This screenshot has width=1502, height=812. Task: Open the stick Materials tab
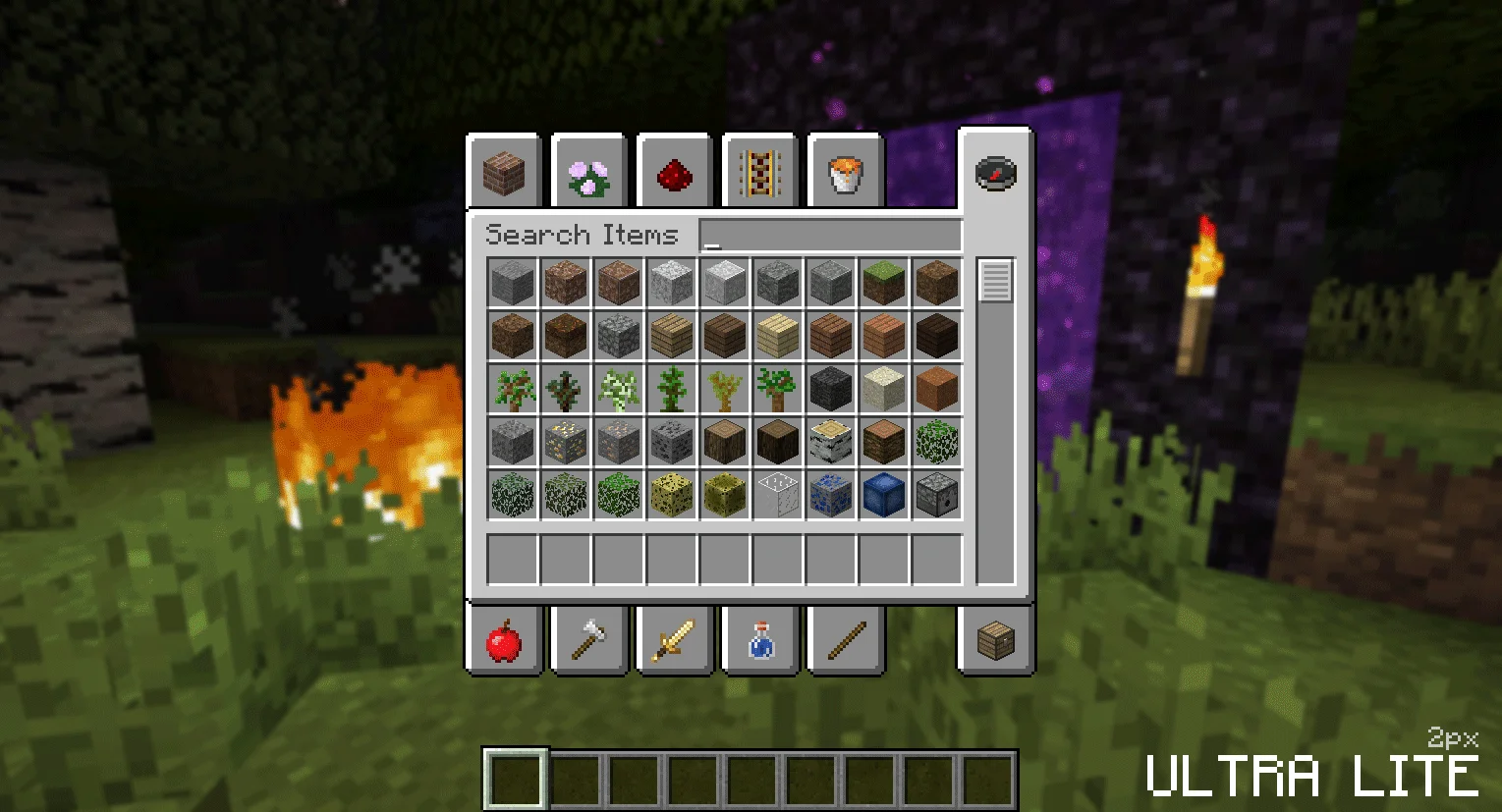pos(845,642)
